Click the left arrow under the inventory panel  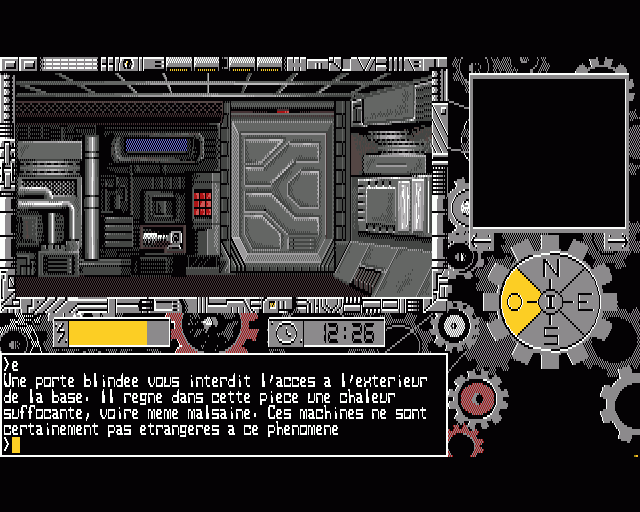point(482,240)
